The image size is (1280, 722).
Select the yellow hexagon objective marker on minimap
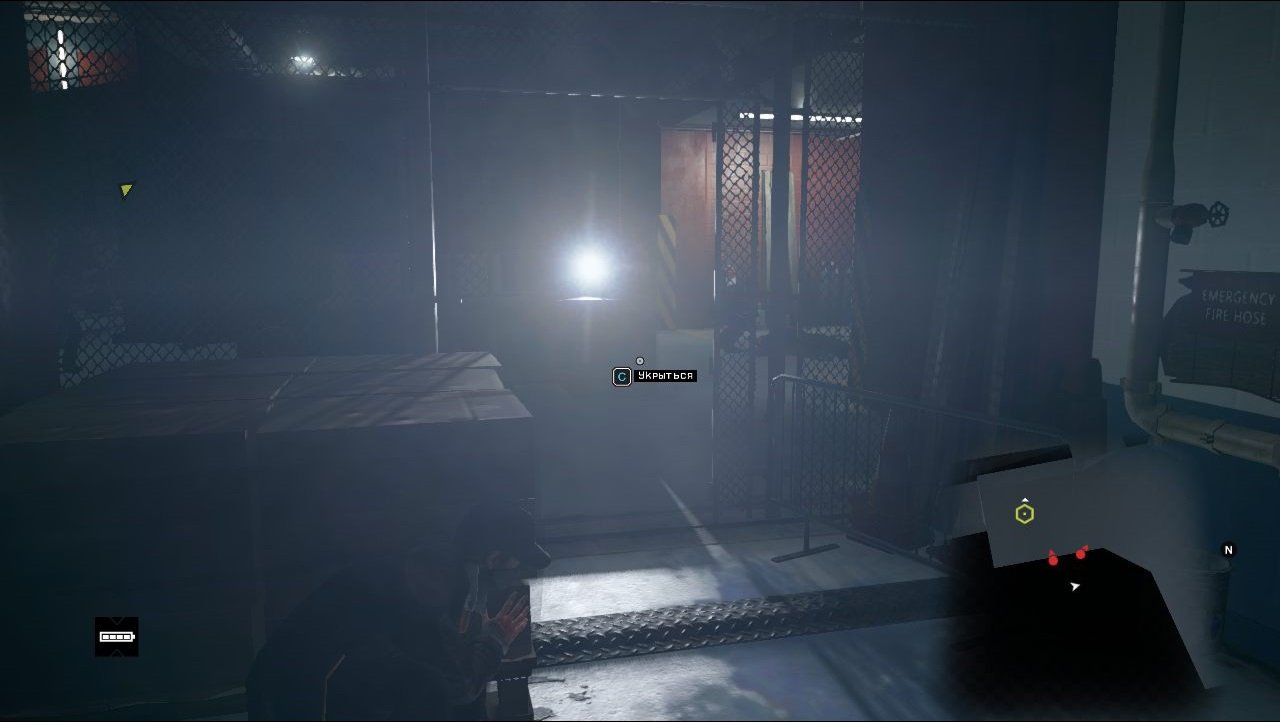[1025, 513]
